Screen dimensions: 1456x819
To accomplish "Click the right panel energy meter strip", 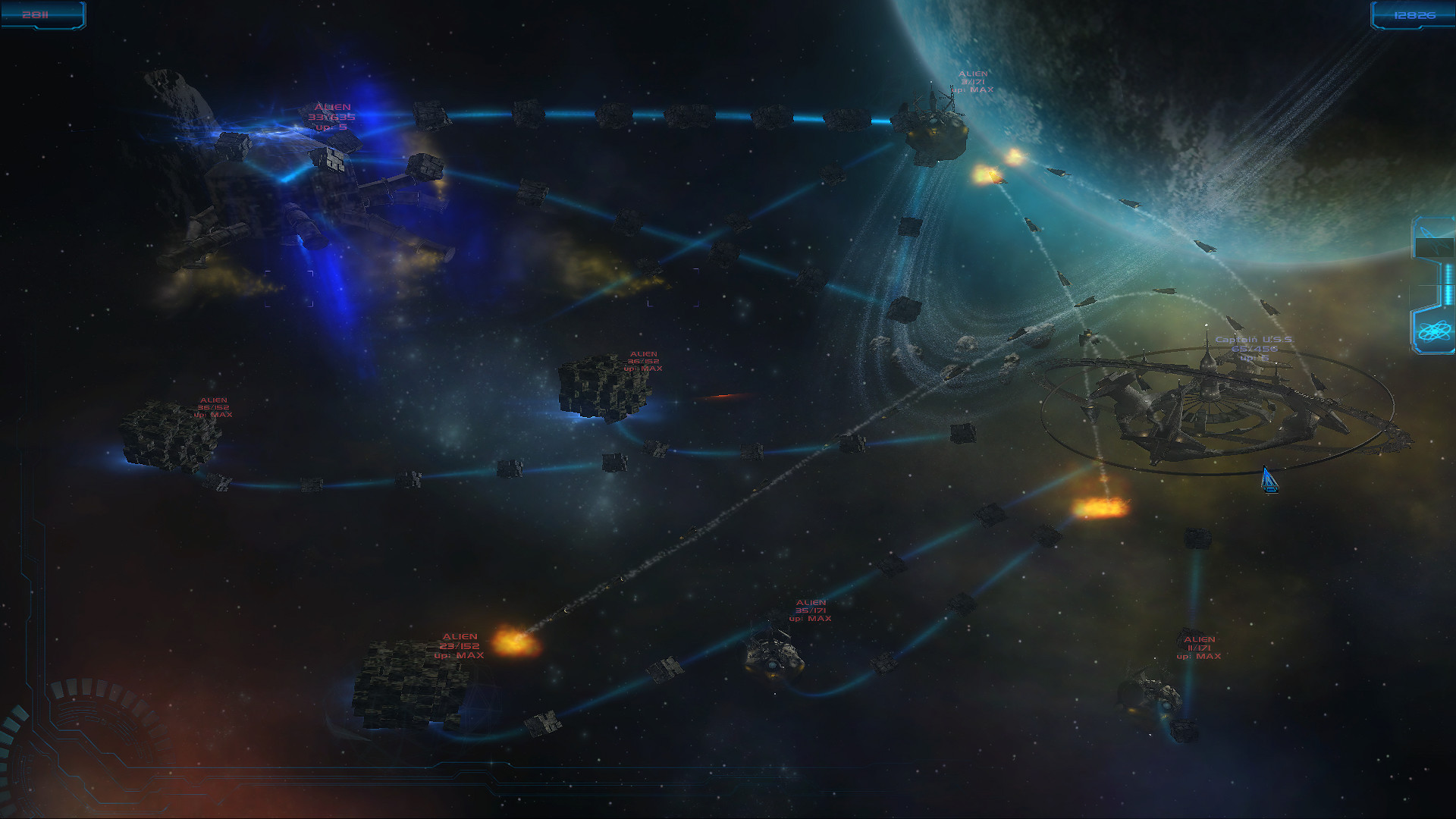I will (1448, 284).
